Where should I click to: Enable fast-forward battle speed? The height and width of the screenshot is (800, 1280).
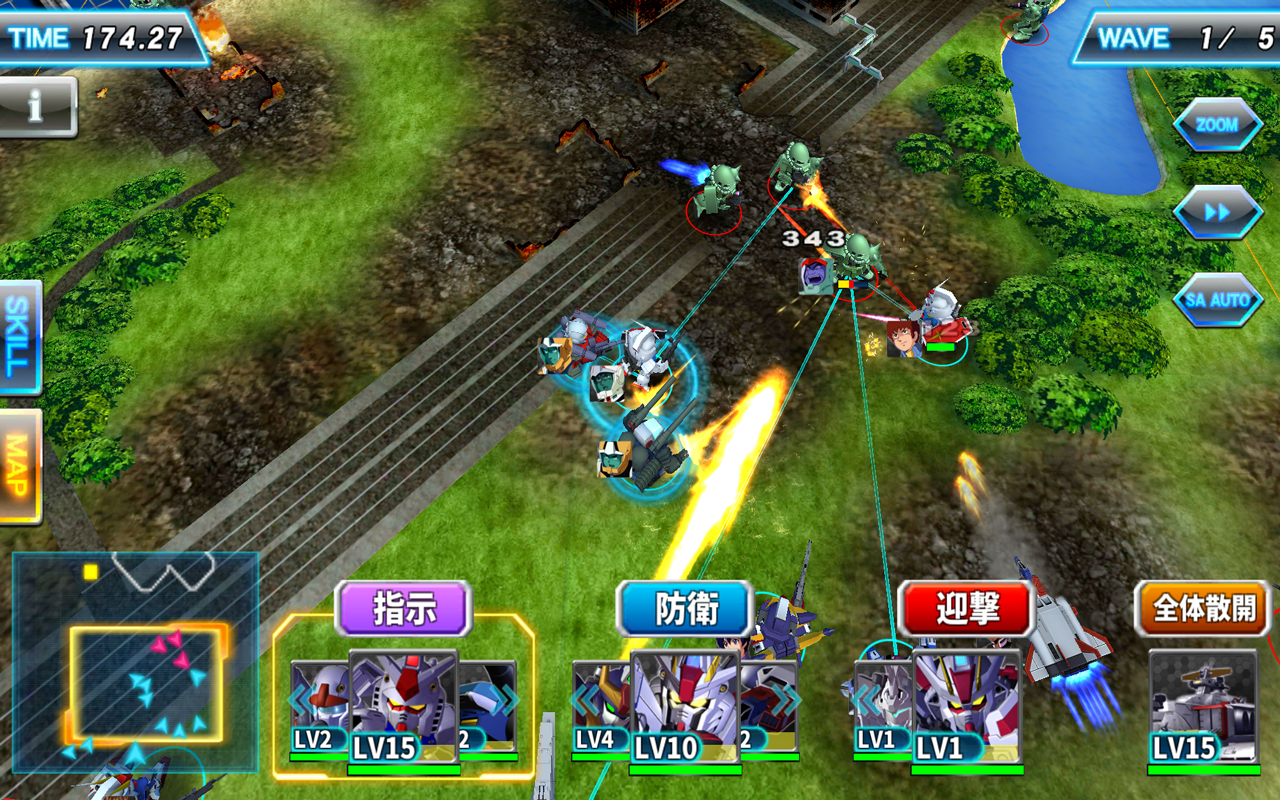coord(1219,212)
